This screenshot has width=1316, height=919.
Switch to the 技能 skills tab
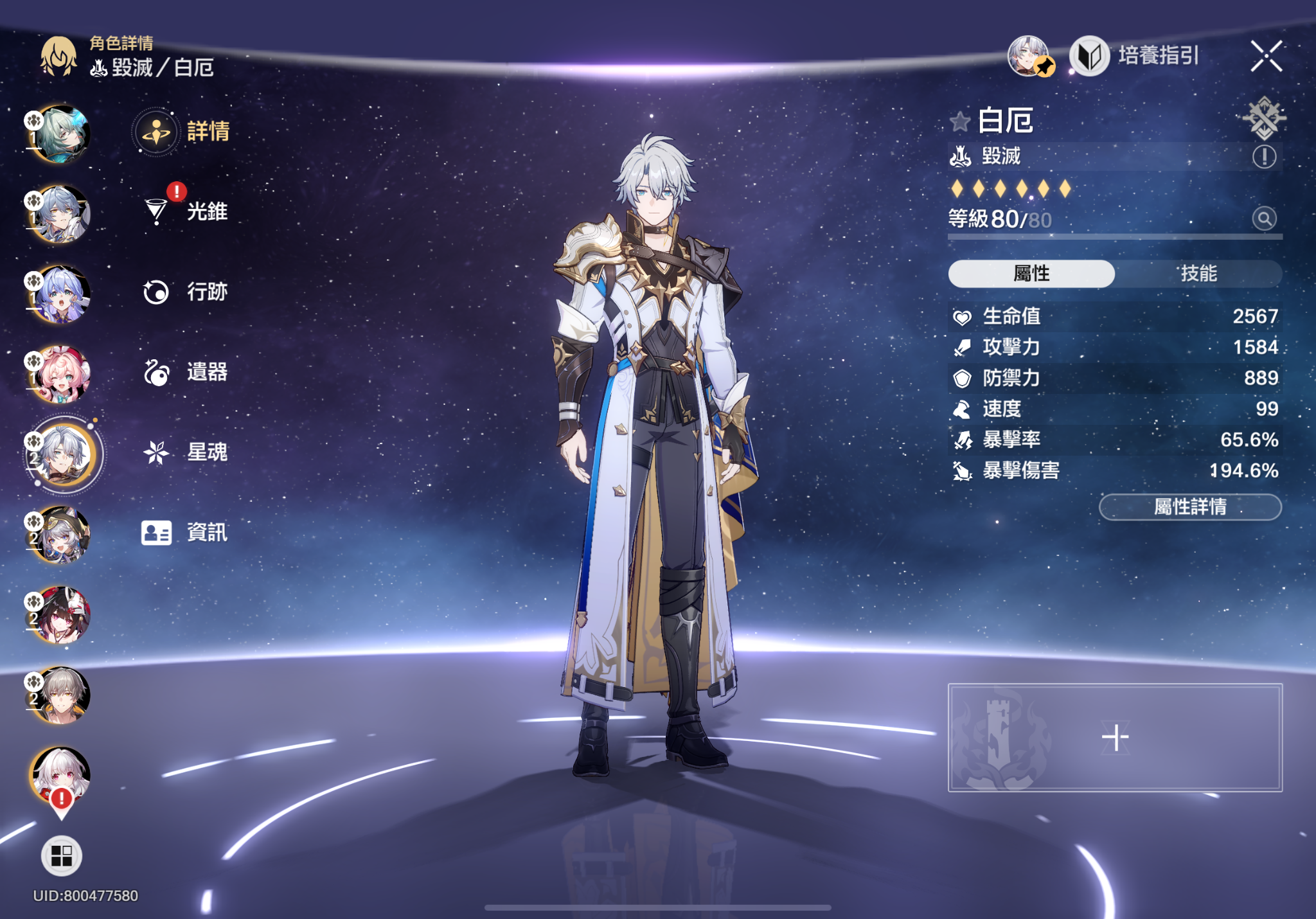tap(1198, 274)
